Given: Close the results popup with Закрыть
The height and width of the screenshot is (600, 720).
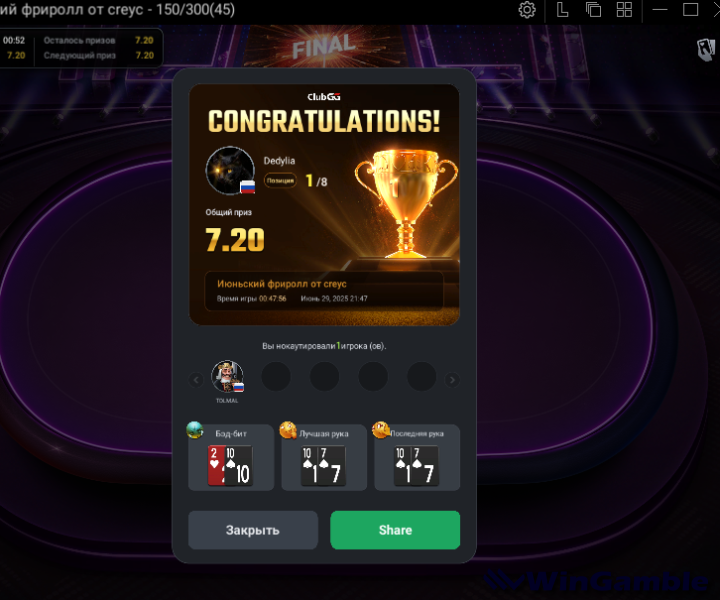Looking at the screenshot, I should [253, 530].
